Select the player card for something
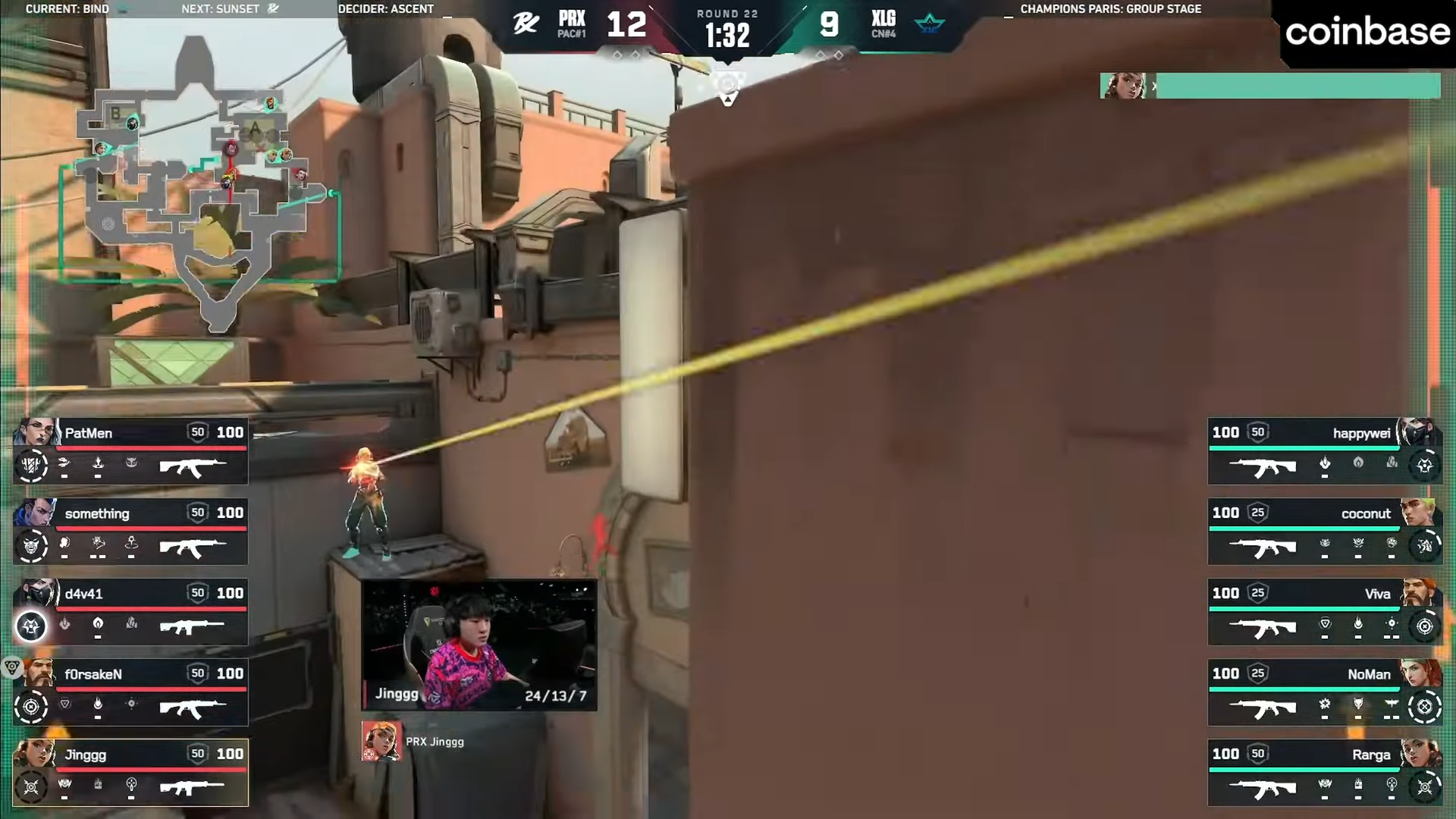1456x819 pixels. (130, 532)
